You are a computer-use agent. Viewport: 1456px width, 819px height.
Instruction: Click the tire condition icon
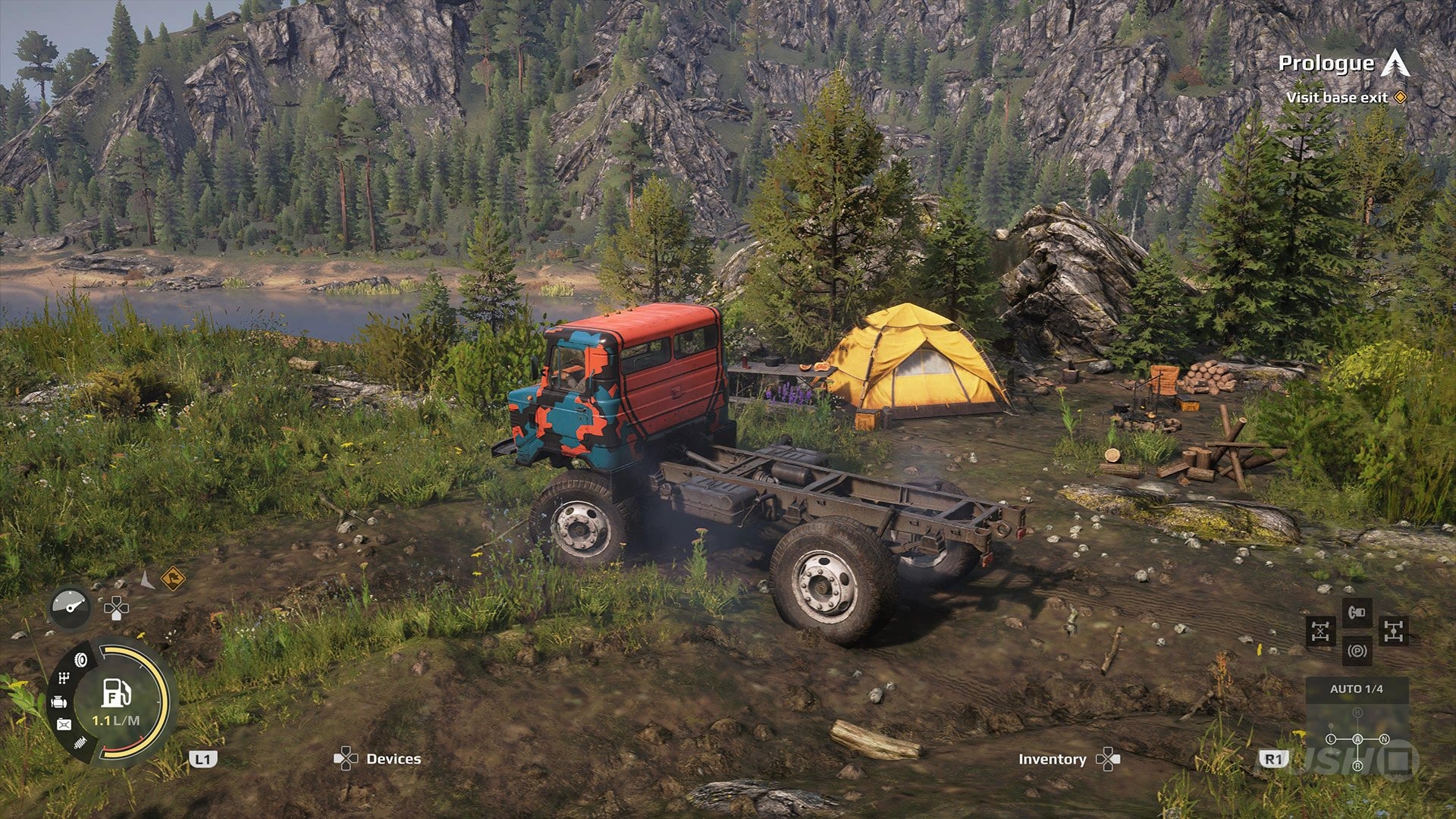pos(81,660)
